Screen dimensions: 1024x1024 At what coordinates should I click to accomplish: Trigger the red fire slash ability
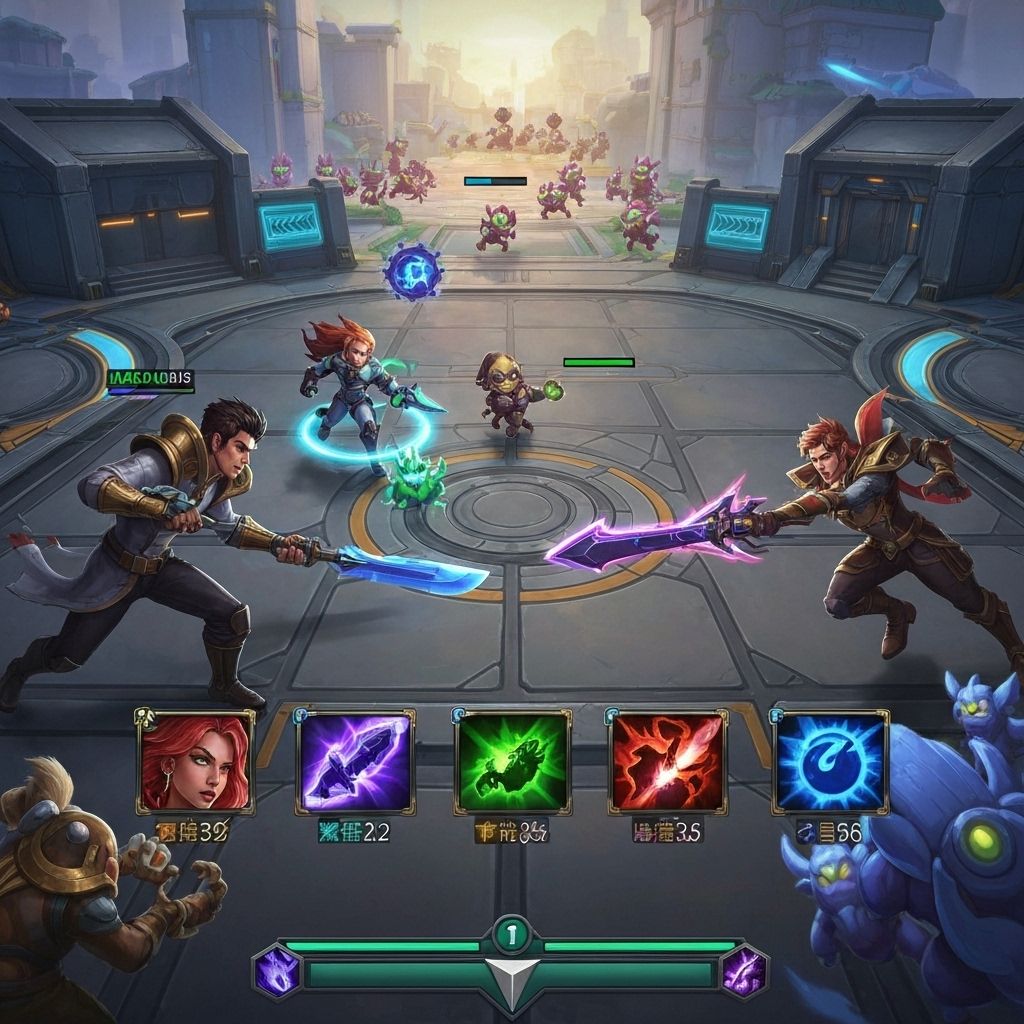pyautogui.click(x=667, y=762)
